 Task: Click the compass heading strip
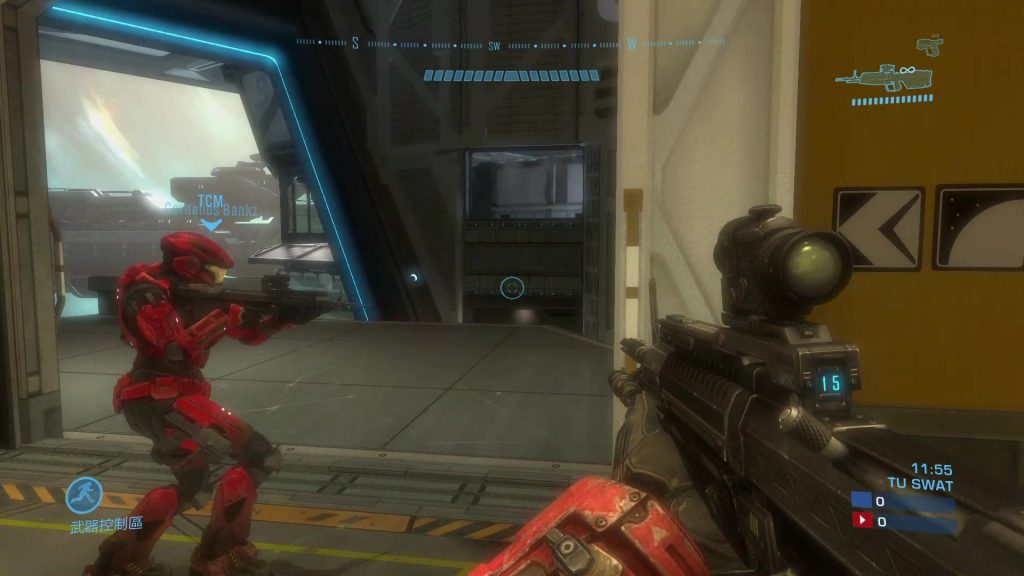click(510, 43)
